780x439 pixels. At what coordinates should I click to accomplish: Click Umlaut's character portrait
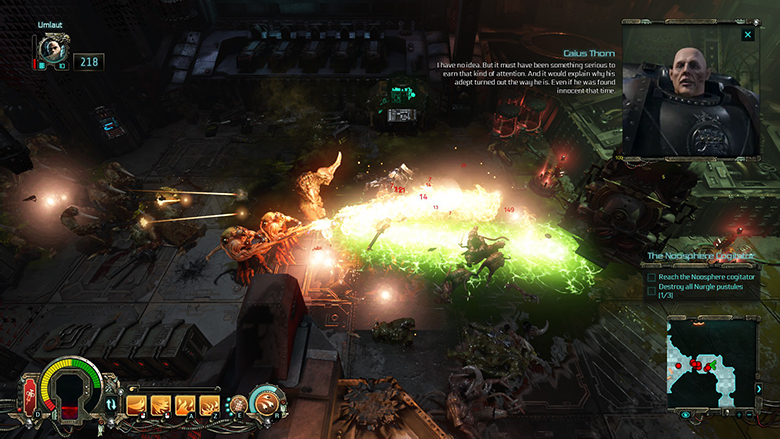point(49,51)
